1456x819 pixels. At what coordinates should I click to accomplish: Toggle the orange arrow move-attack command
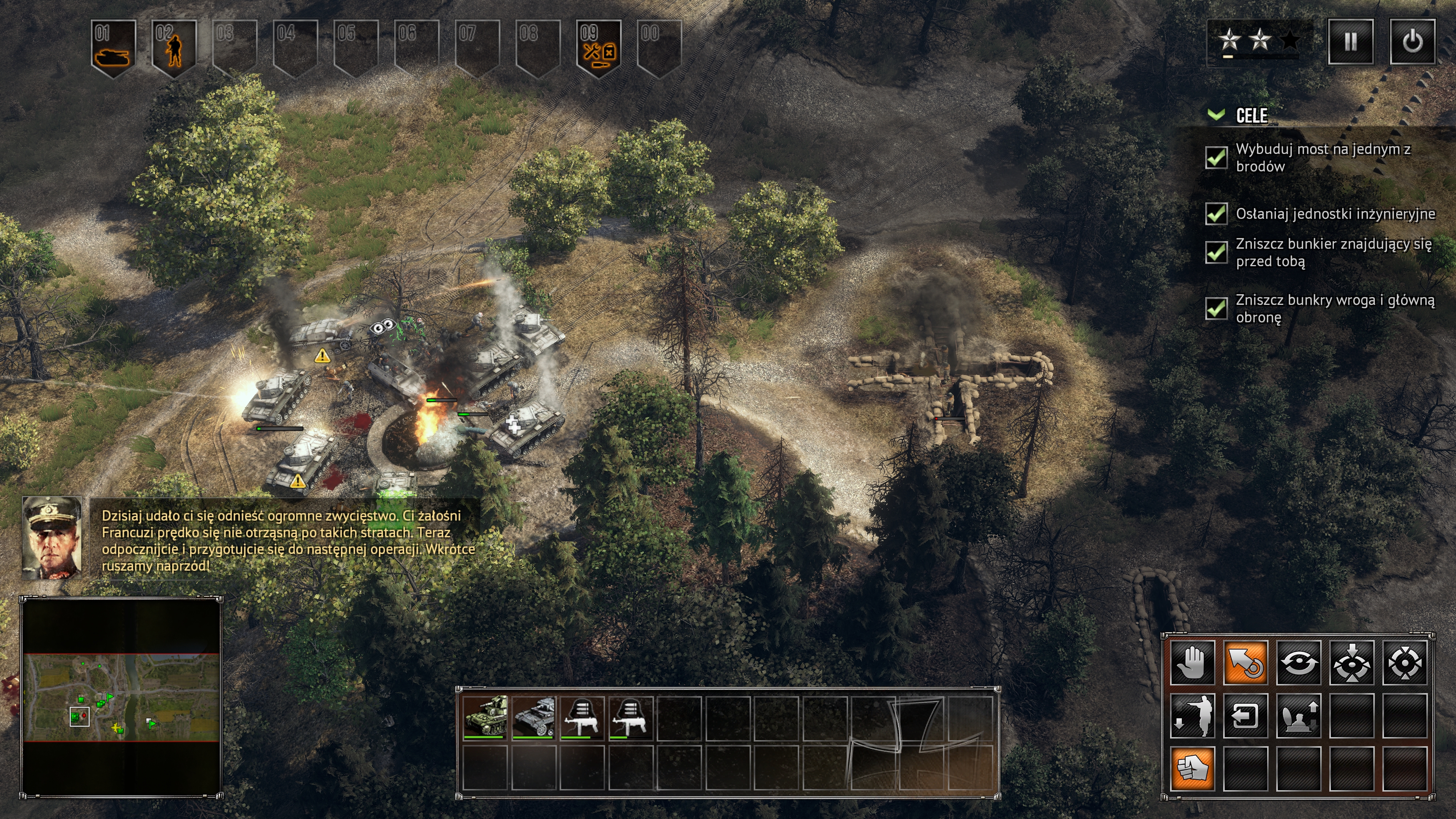click(x=1245, y=662)
